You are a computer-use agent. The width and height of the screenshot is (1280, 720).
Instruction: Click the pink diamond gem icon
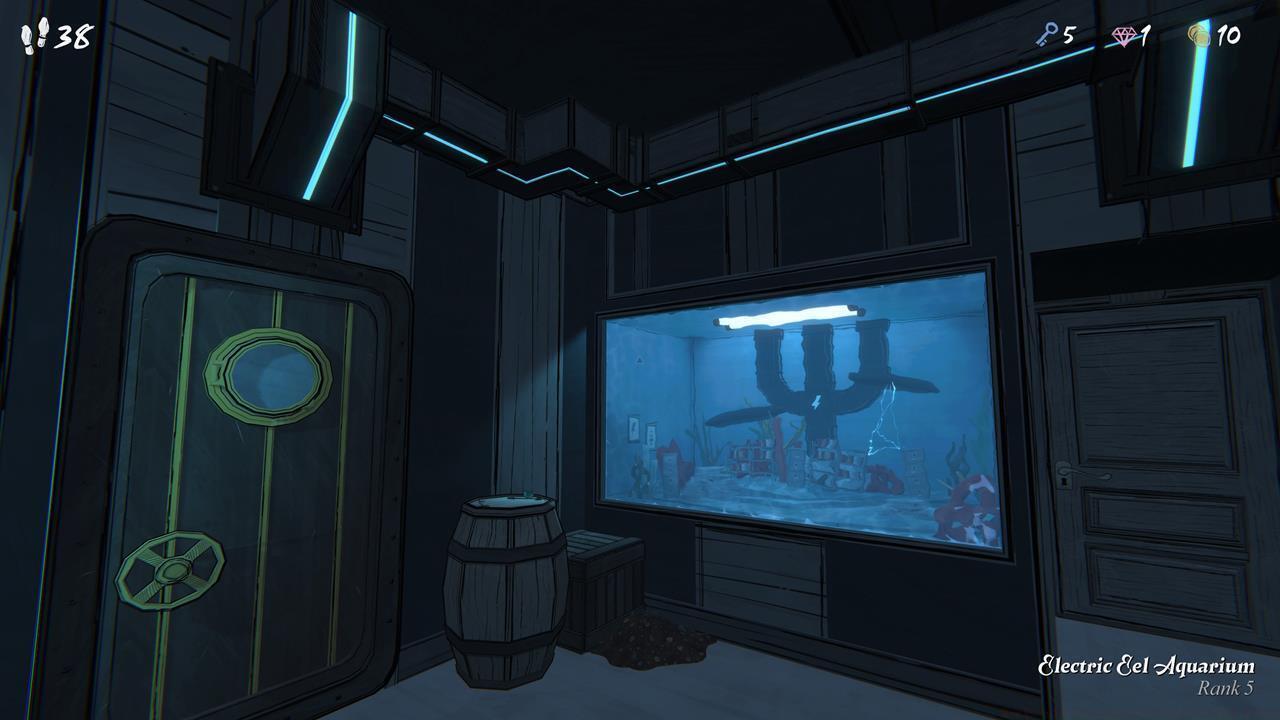(x=1124, y=33)
